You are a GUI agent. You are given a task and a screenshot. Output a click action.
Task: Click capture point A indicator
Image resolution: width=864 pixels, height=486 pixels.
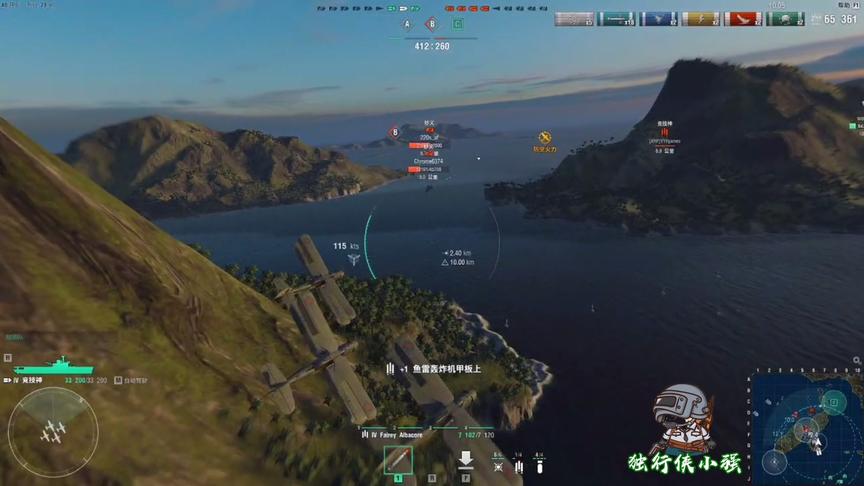tap(406, 24)
